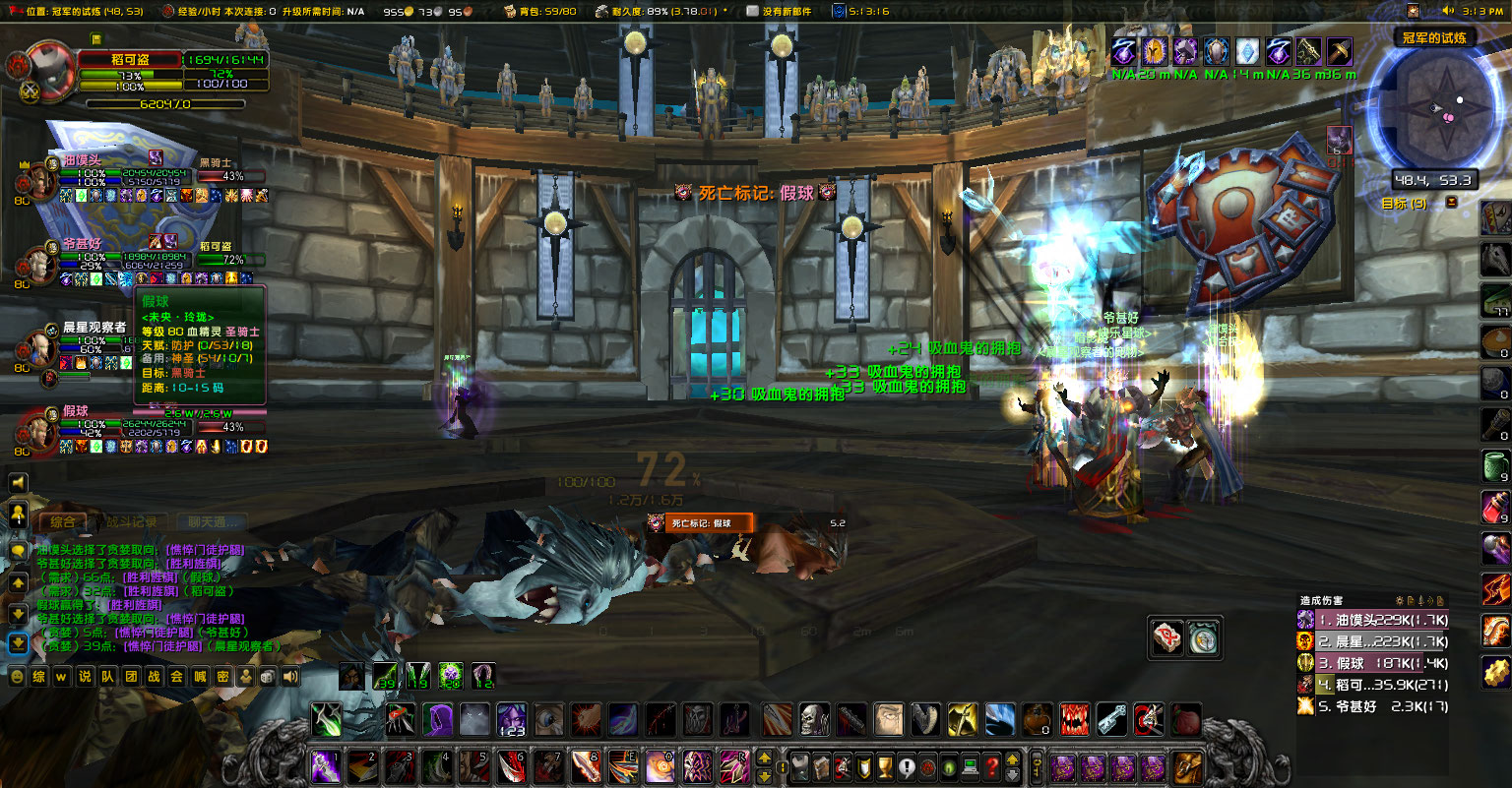Switch to the 战斗记录 chat tab

[133, 521]
